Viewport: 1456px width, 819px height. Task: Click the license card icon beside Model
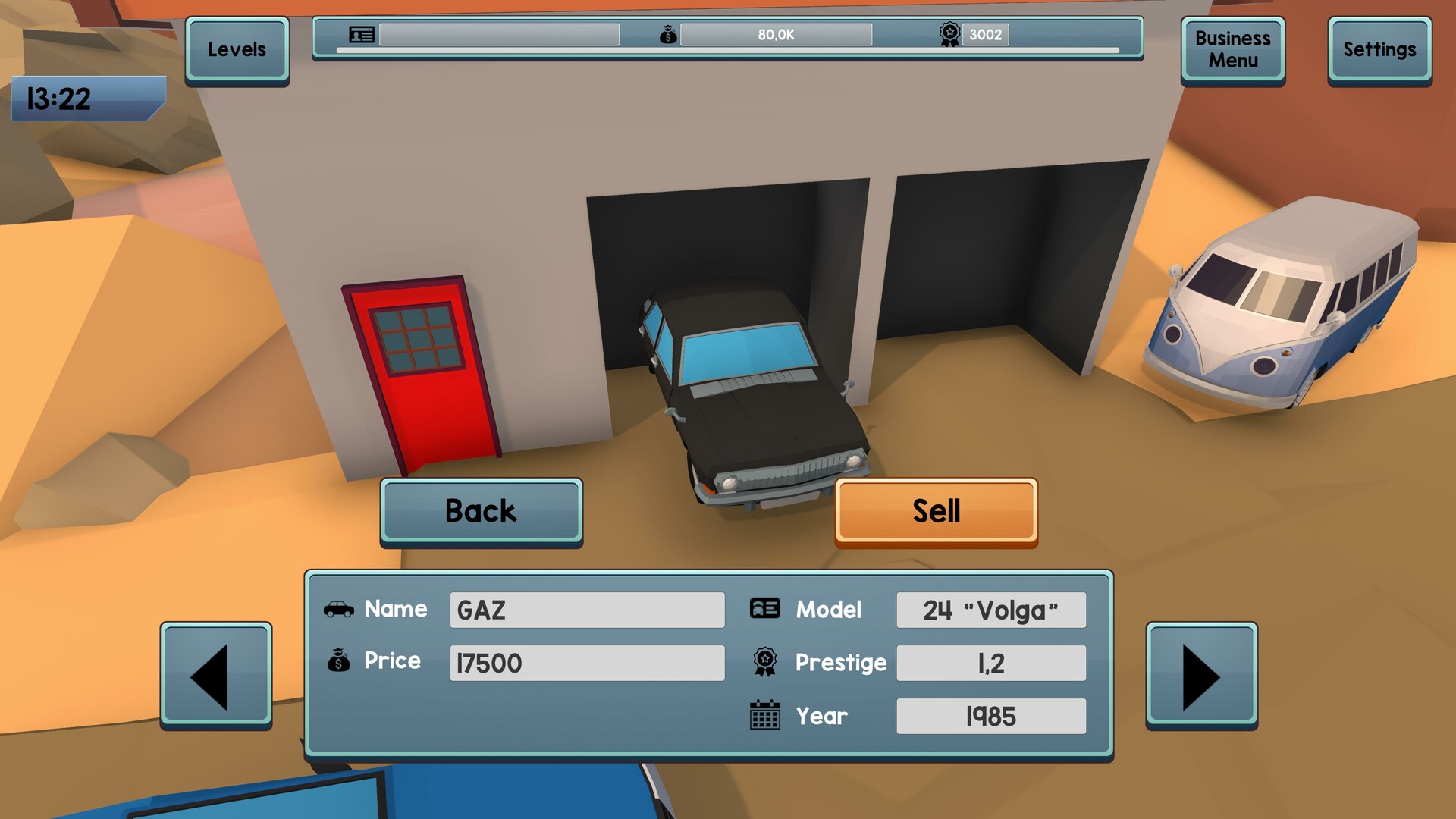[765, 609]
